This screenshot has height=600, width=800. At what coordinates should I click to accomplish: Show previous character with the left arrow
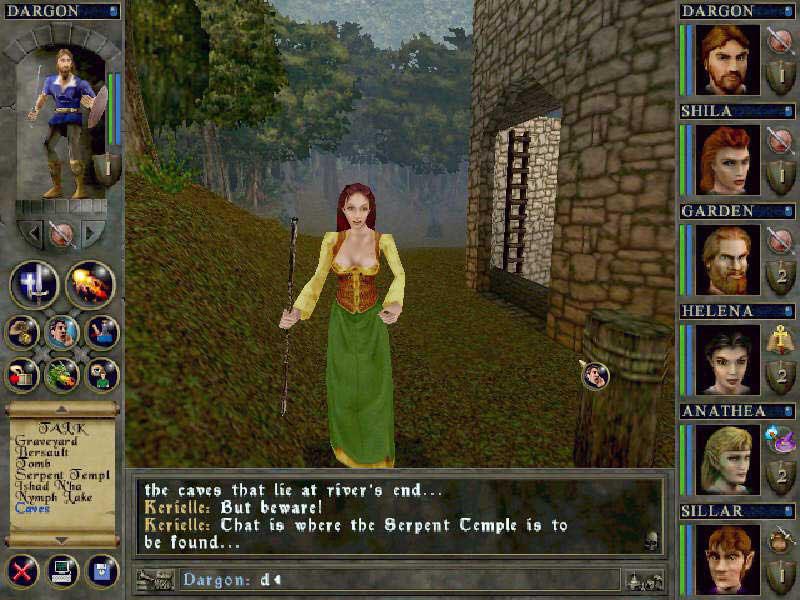(x=33, y=234)
